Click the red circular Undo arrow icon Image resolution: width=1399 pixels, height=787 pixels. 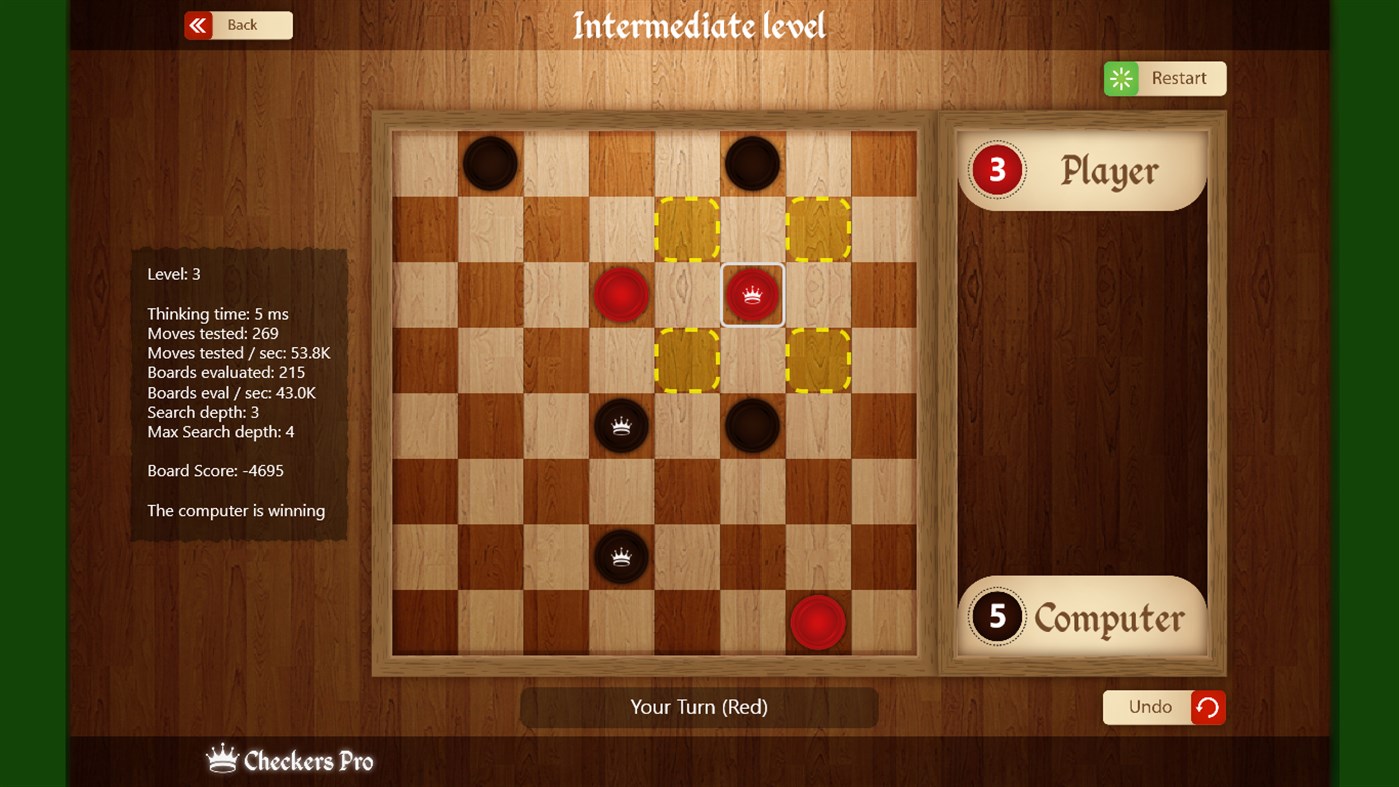pos(1206,707)
